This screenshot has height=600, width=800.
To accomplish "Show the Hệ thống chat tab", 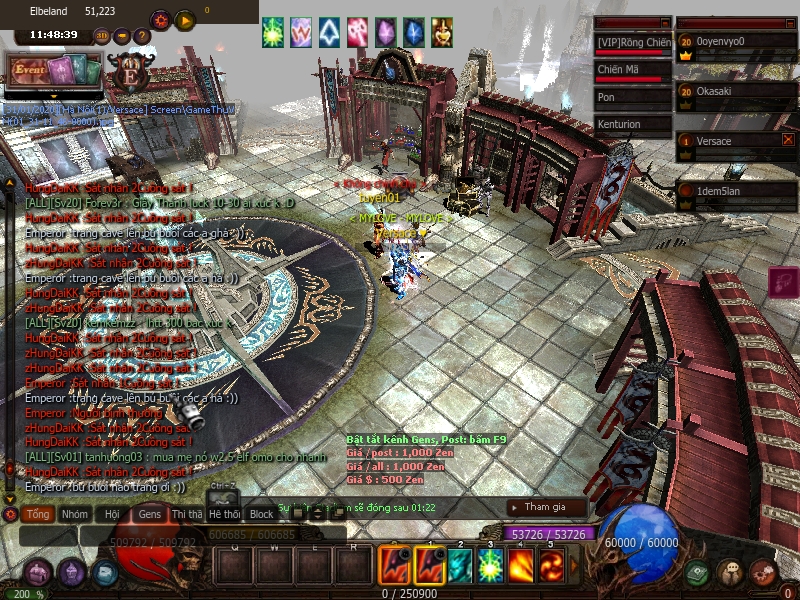I will click(x=224, y=513).
